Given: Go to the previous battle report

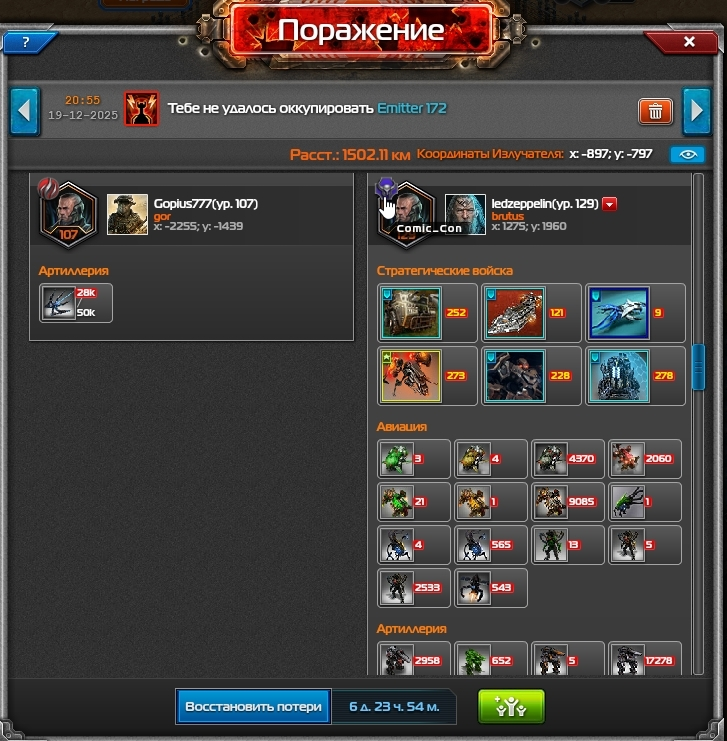Looking at the screenshot, I should tap(25, 110).
